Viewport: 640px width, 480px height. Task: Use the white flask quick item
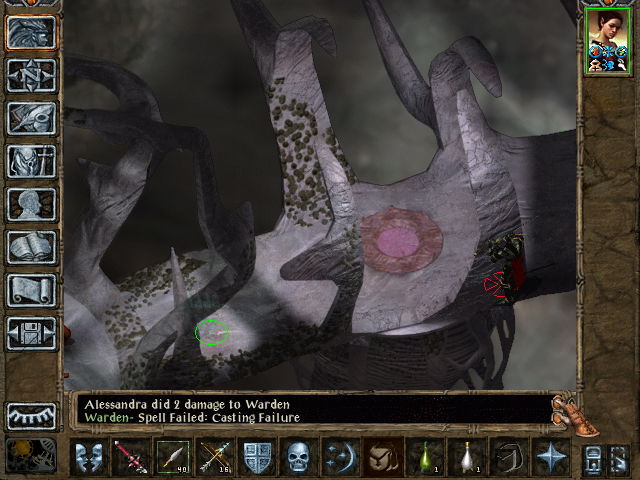468,457
